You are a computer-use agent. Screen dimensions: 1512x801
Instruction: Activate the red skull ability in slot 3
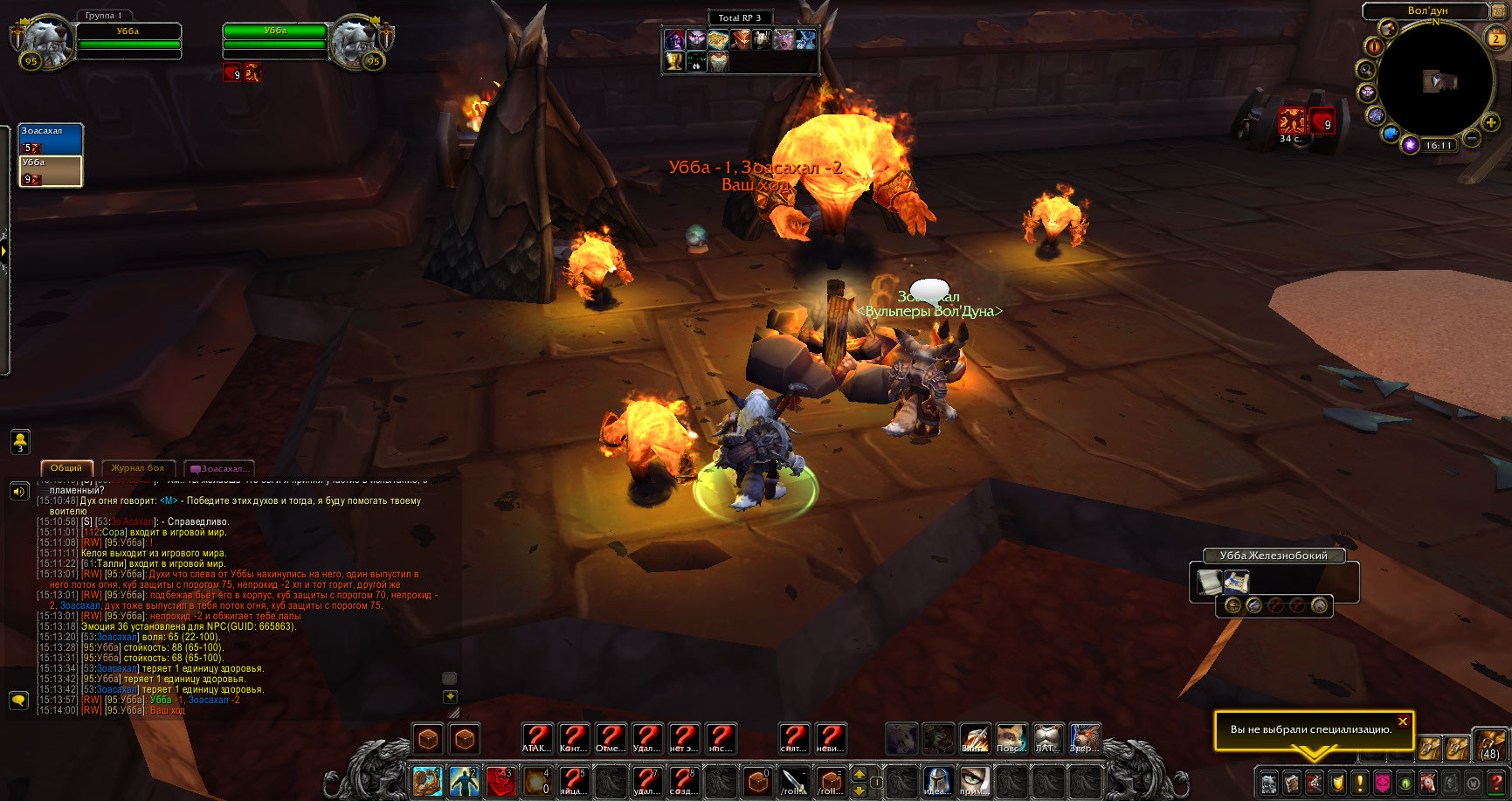click(500, 780)
